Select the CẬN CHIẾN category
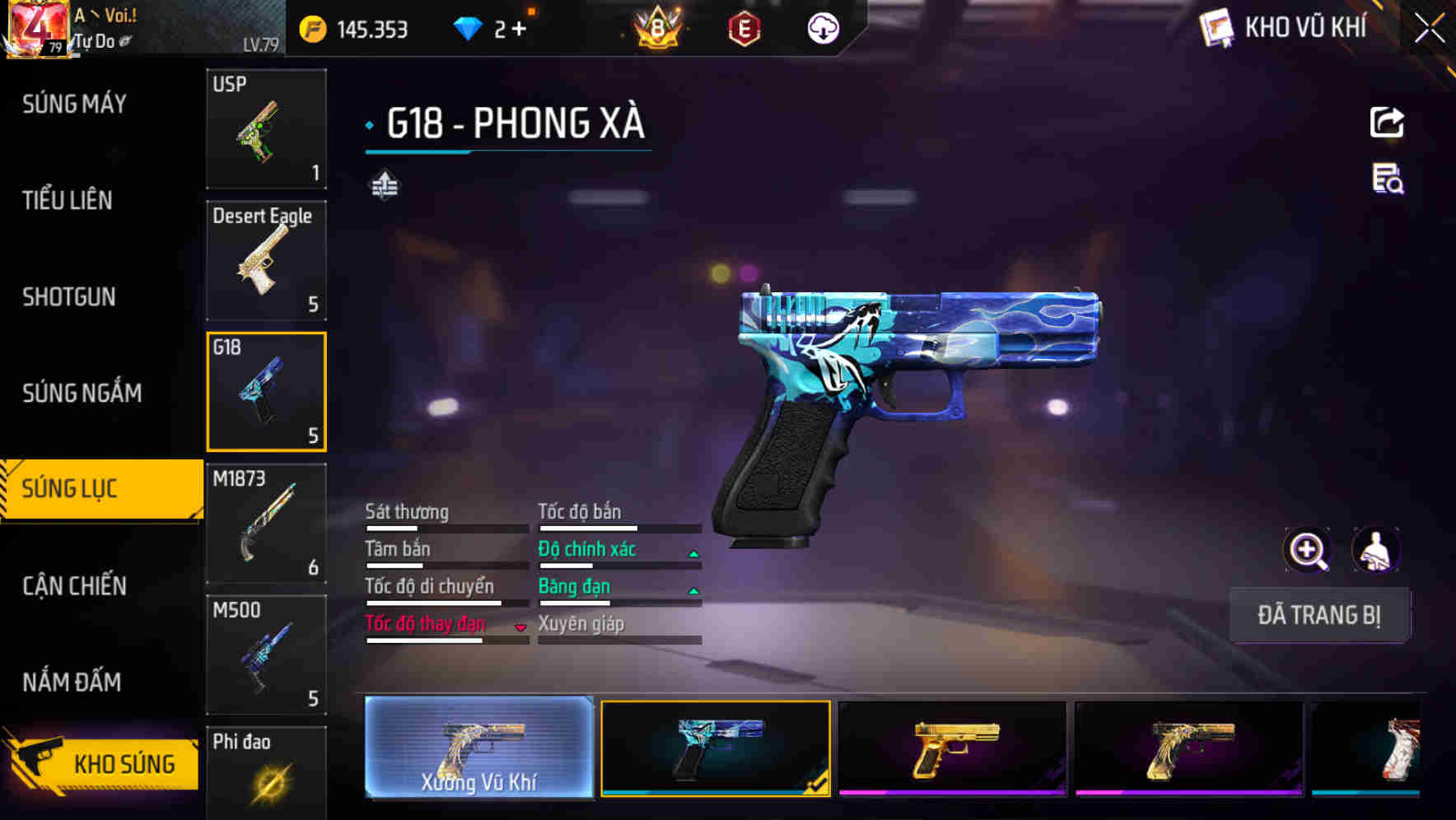 pyautogui.click(x=72, y=585)
